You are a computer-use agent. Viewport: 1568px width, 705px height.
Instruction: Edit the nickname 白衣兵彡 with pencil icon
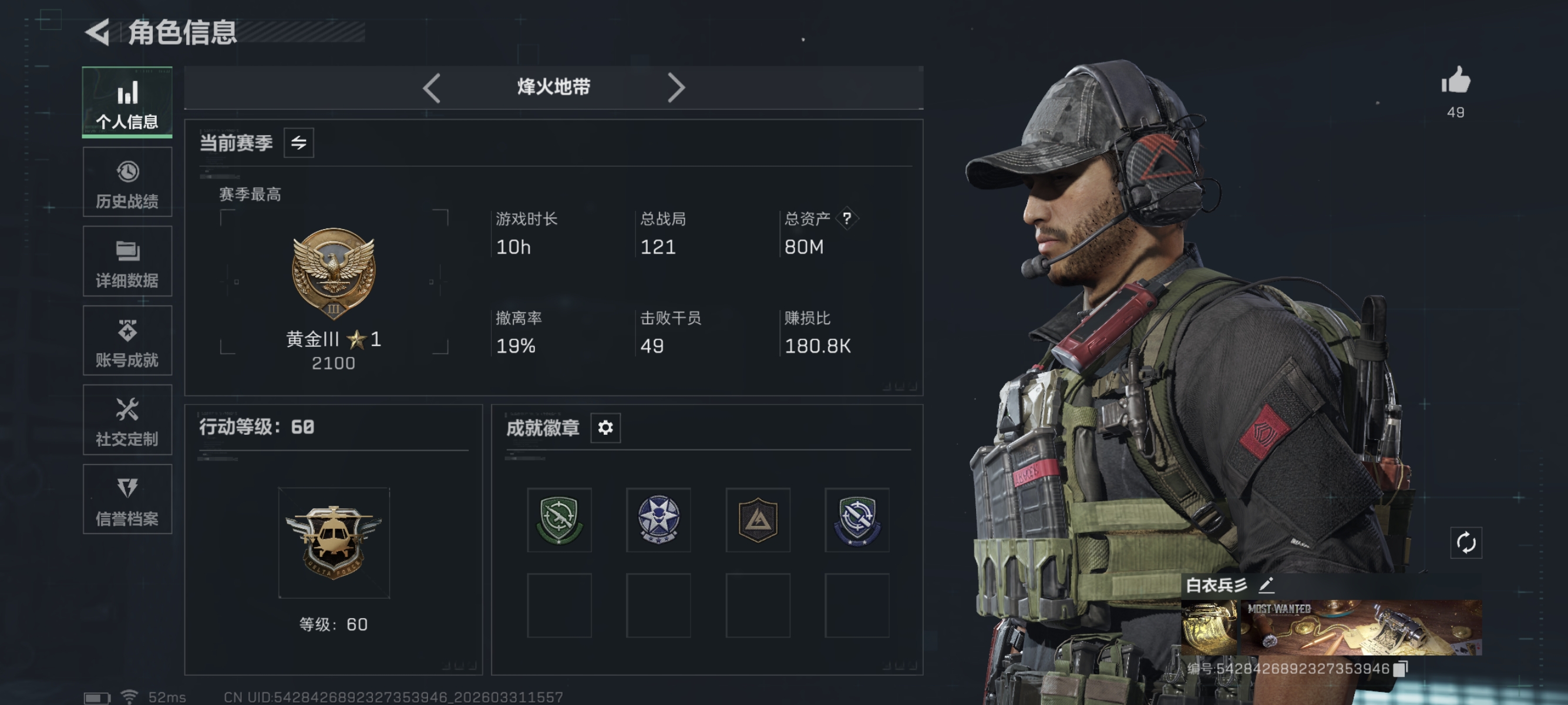click(x=1267, y=585)
